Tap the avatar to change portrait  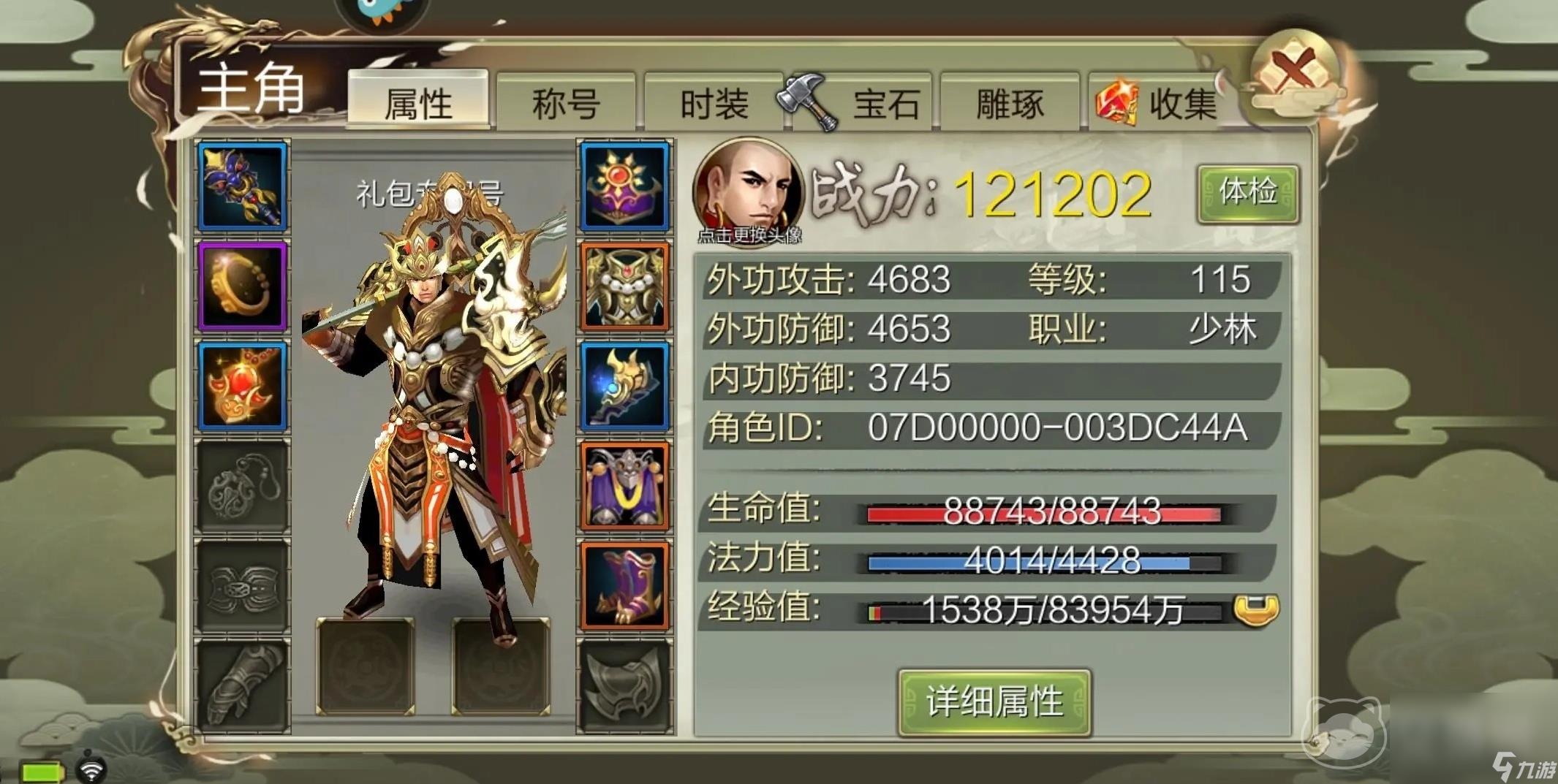749,186
